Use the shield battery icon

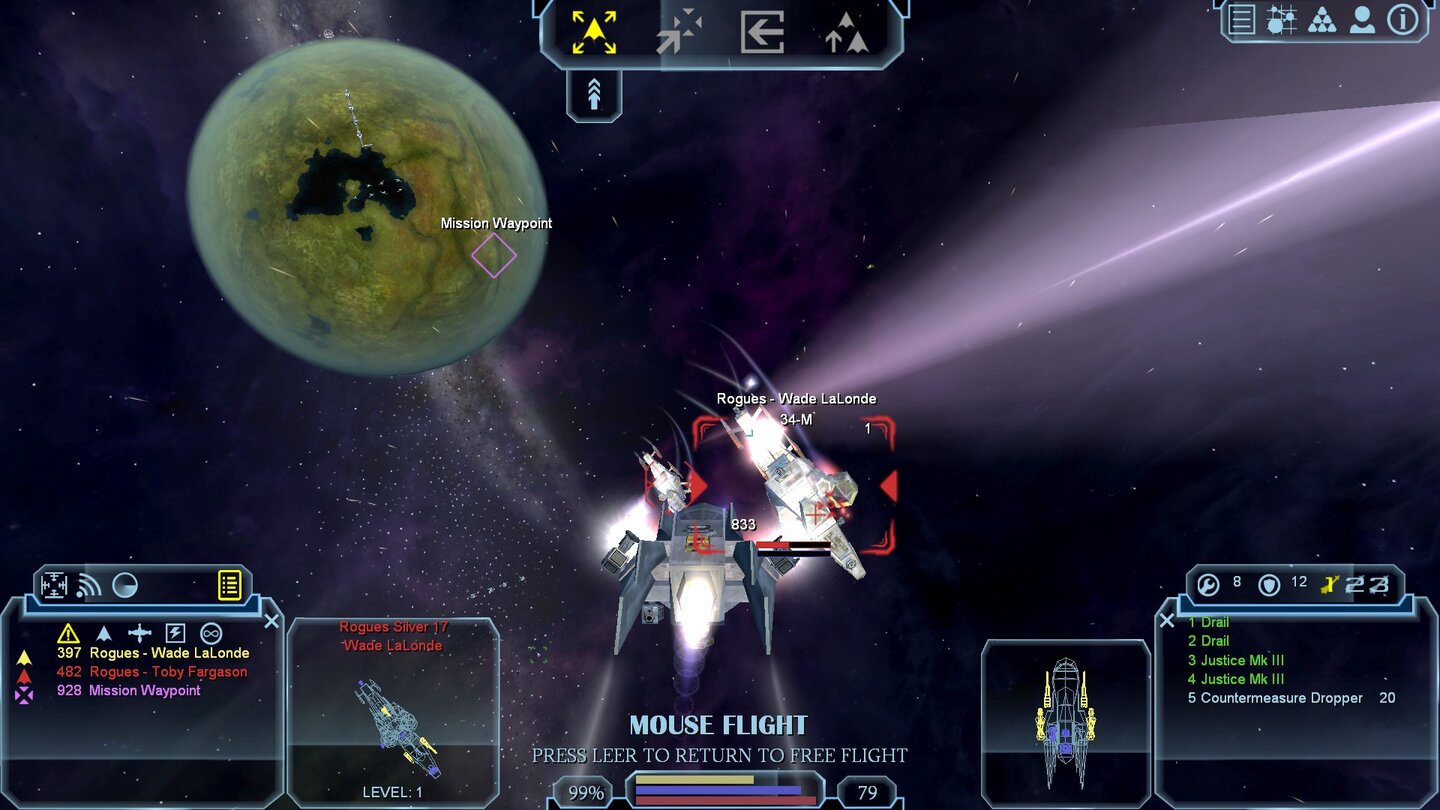pyautogui.click(x=1269, y=585)
